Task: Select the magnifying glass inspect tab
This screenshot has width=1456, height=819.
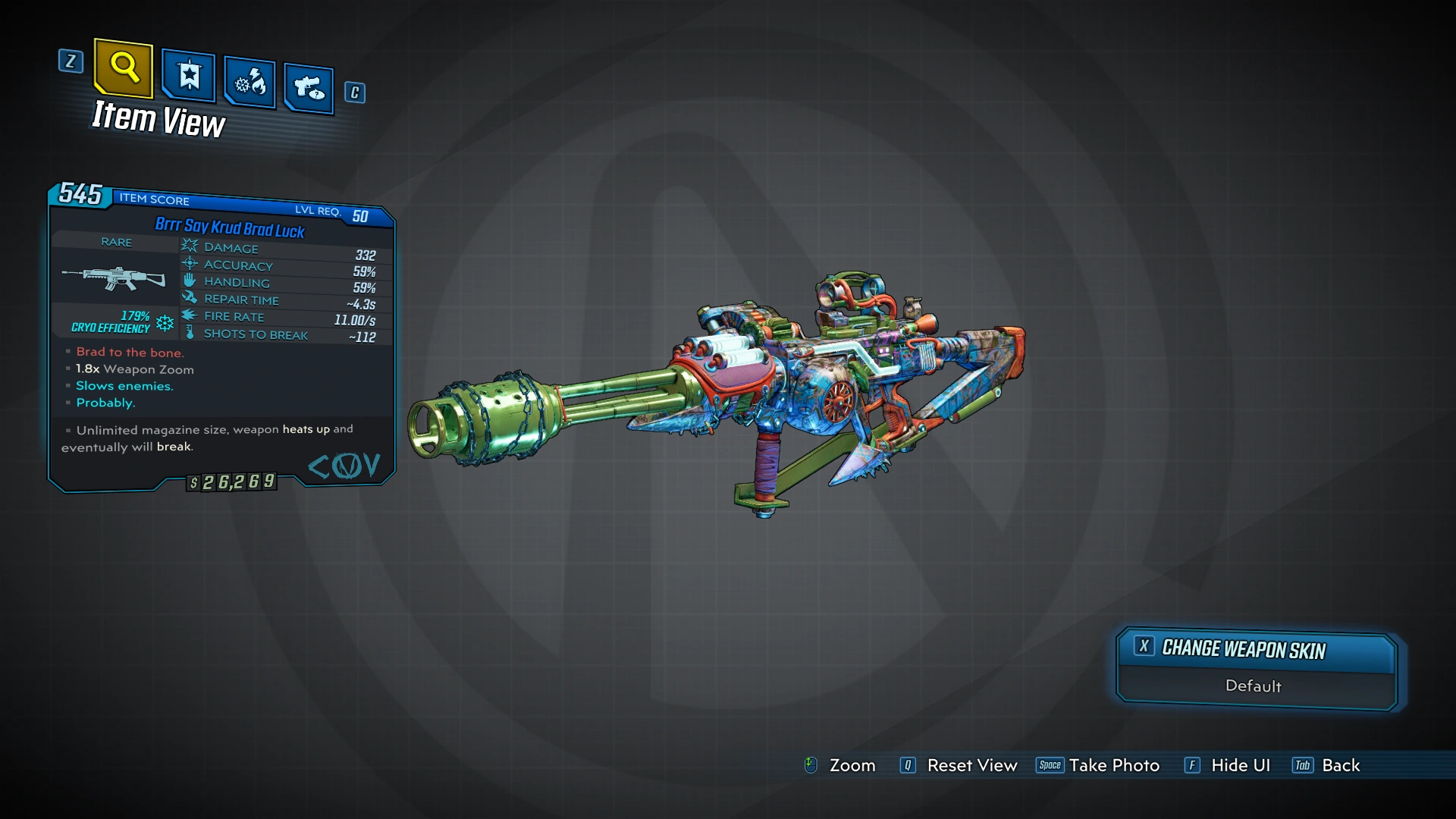Action: (124, 68)
